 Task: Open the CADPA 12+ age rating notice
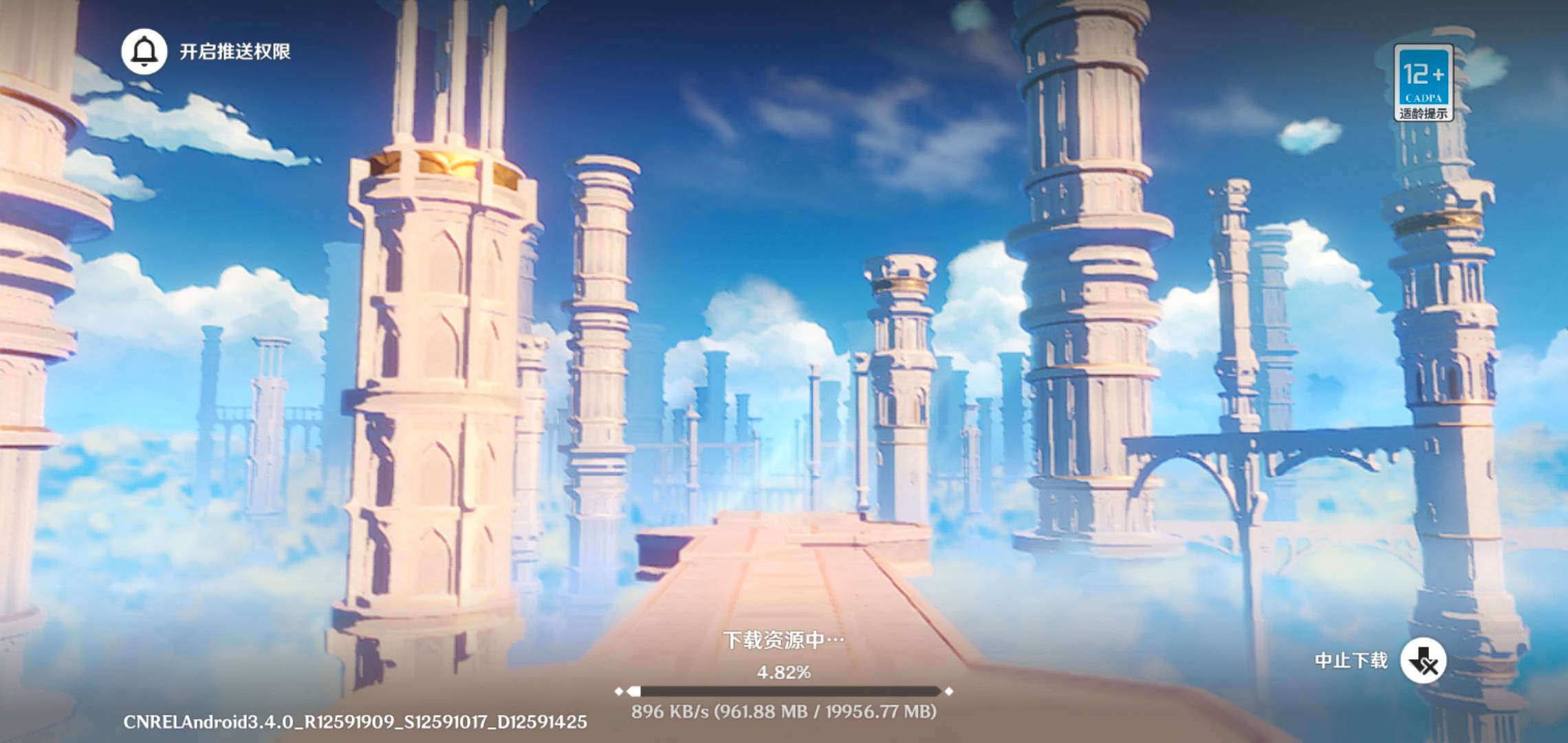click(x=1423, y=83)
